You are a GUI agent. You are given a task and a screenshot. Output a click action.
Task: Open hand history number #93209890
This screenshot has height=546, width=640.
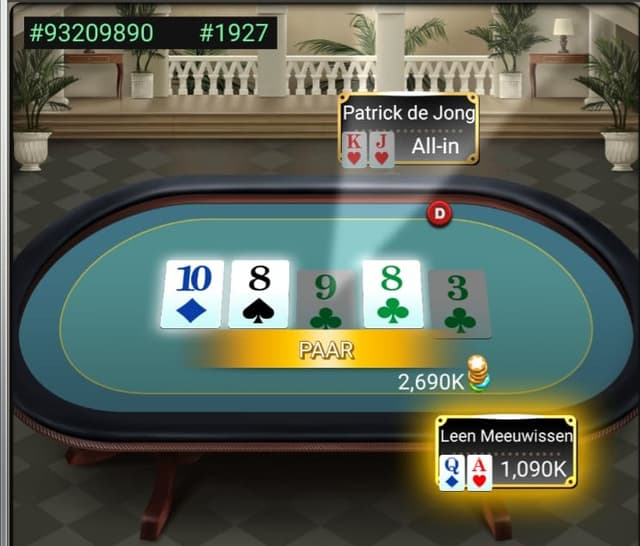92,33
